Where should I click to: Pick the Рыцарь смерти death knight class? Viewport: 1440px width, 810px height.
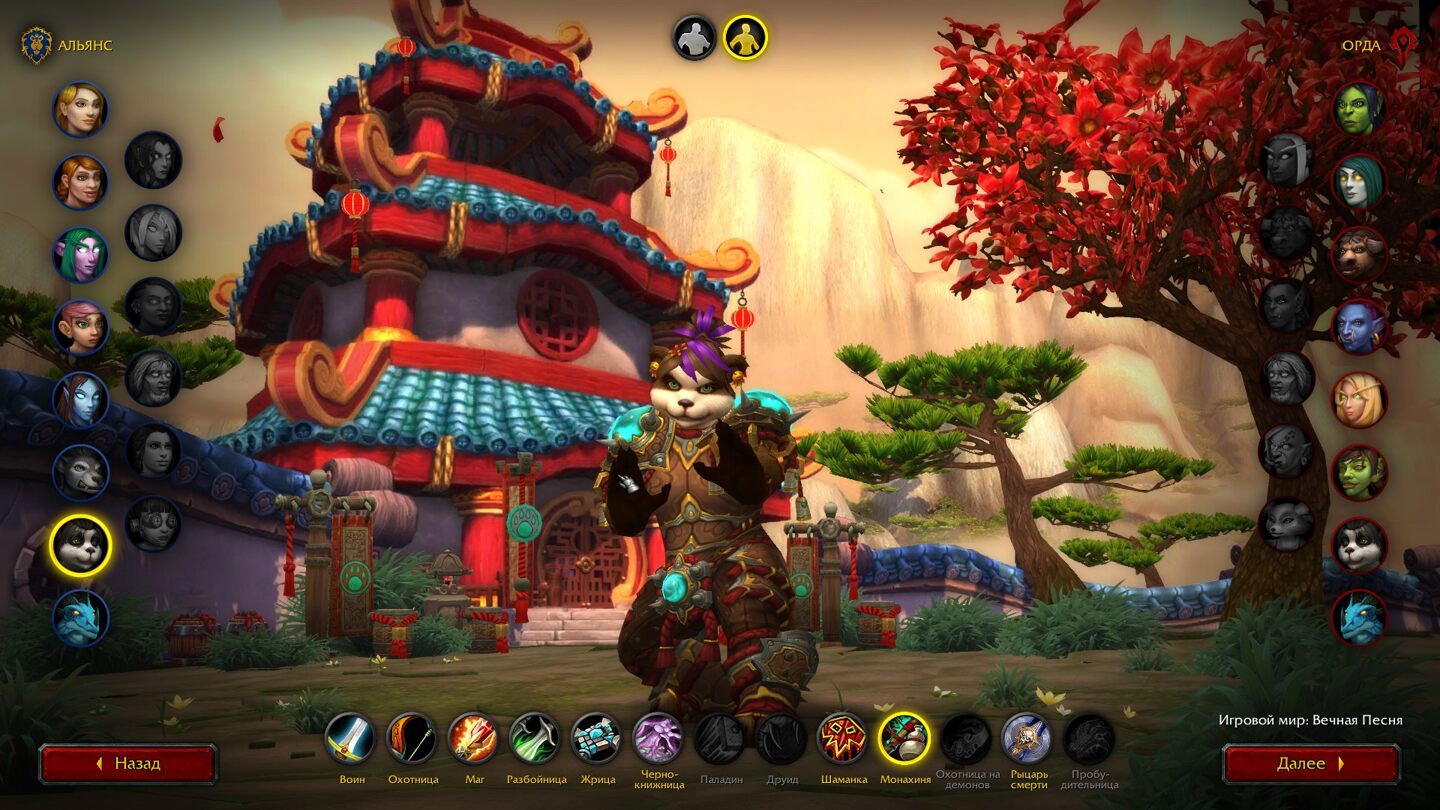[1027, 739]
